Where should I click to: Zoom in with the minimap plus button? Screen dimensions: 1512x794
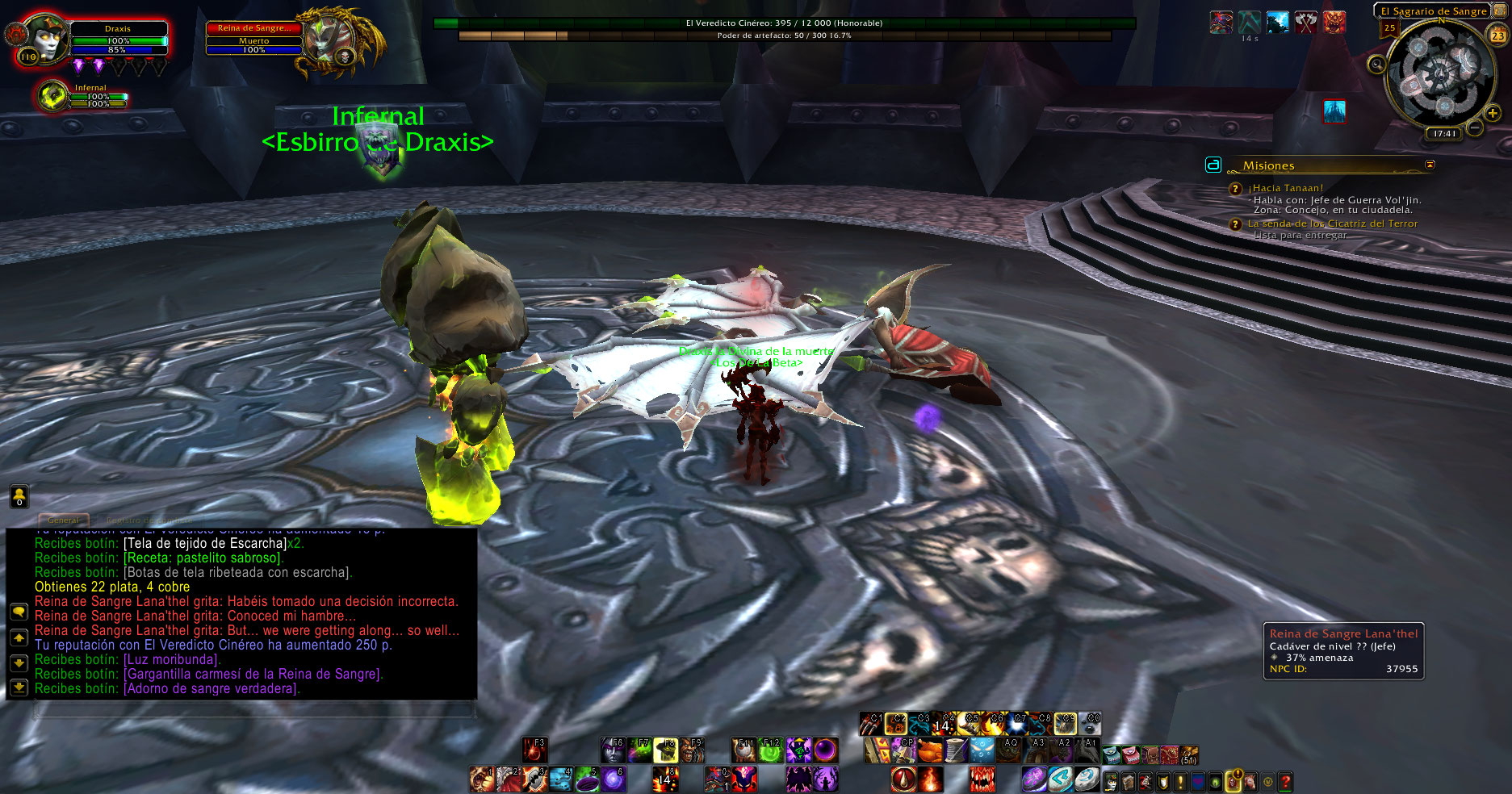pos(1492,114)
